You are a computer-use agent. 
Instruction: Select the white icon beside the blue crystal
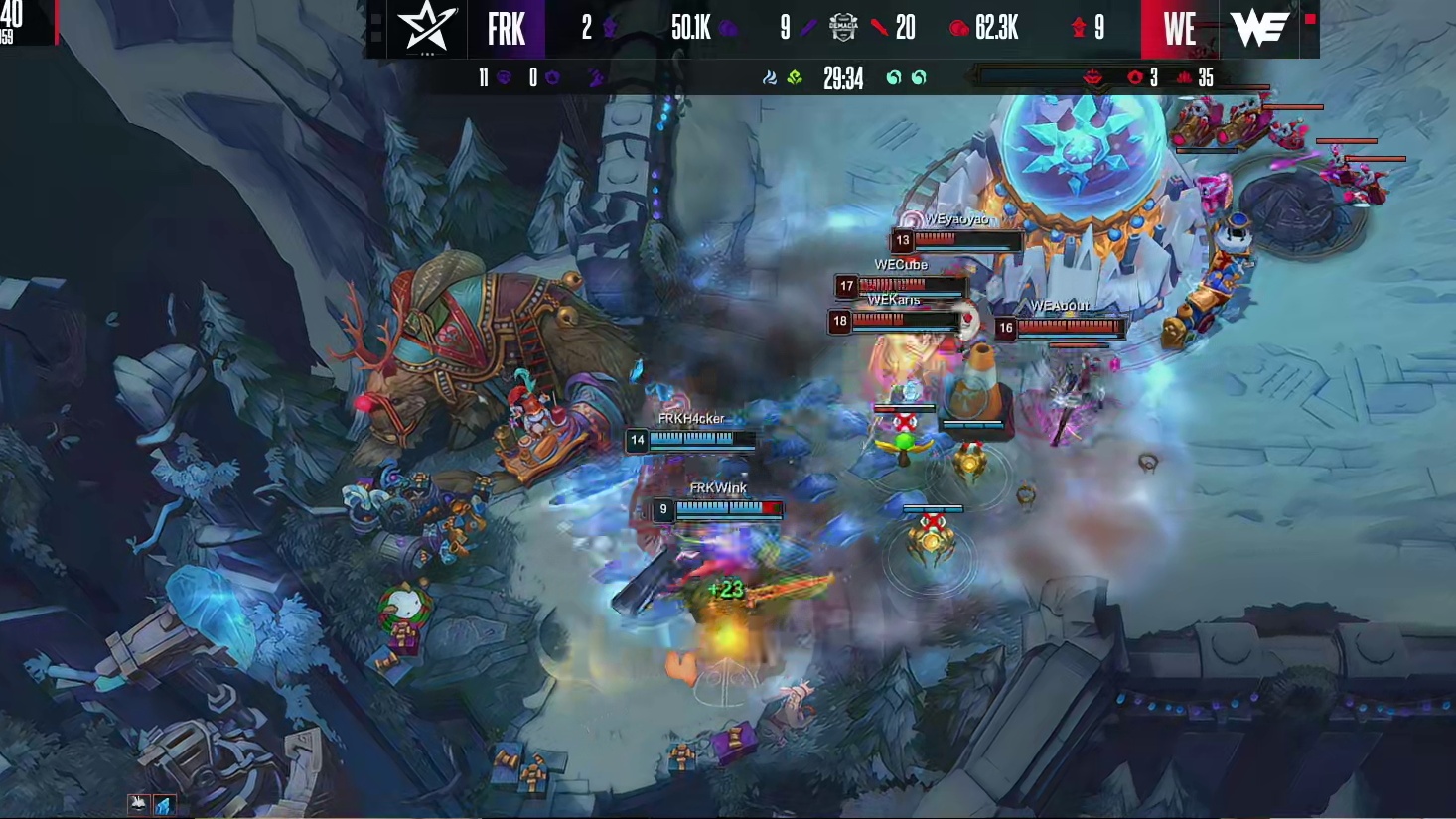(138, 803)
